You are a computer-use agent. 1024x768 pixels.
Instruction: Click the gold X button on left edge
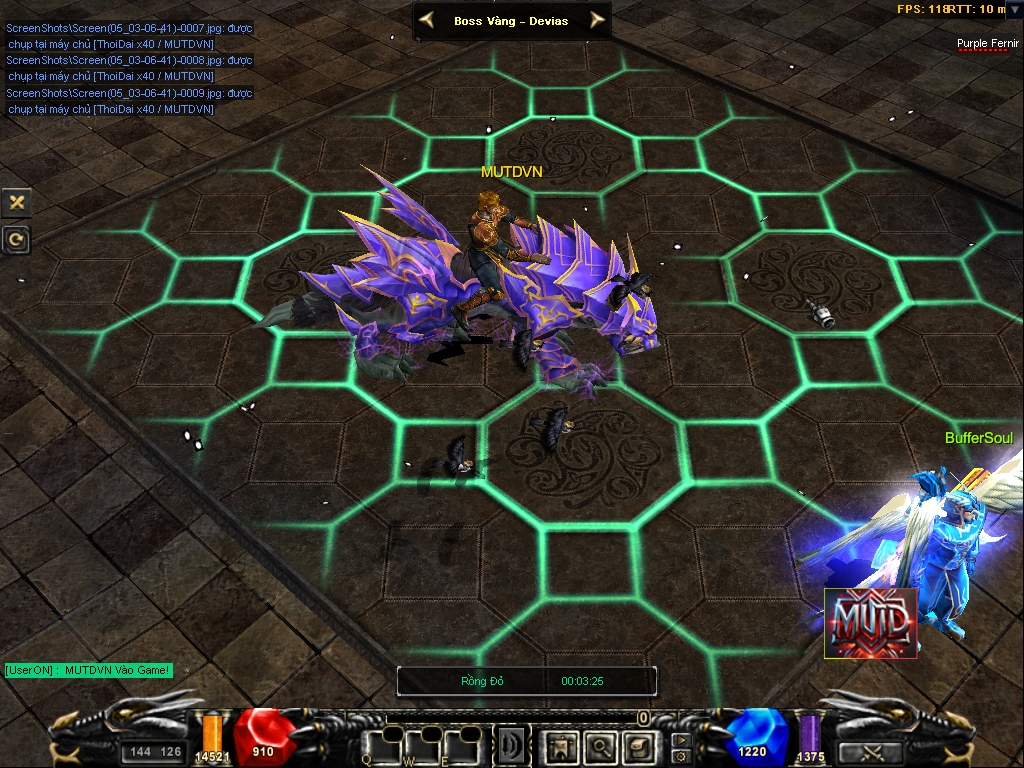[17, 202]
